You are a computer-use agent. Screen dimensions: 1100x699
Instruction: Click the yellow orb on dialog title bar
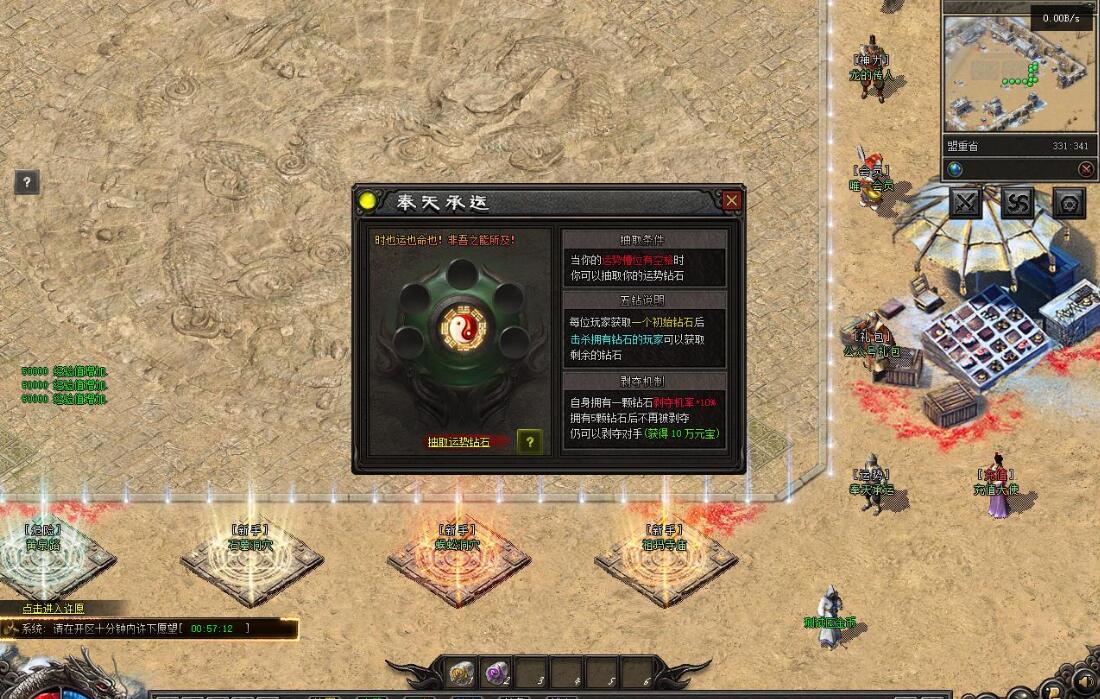pyautogui.click(x=368, y=202)
